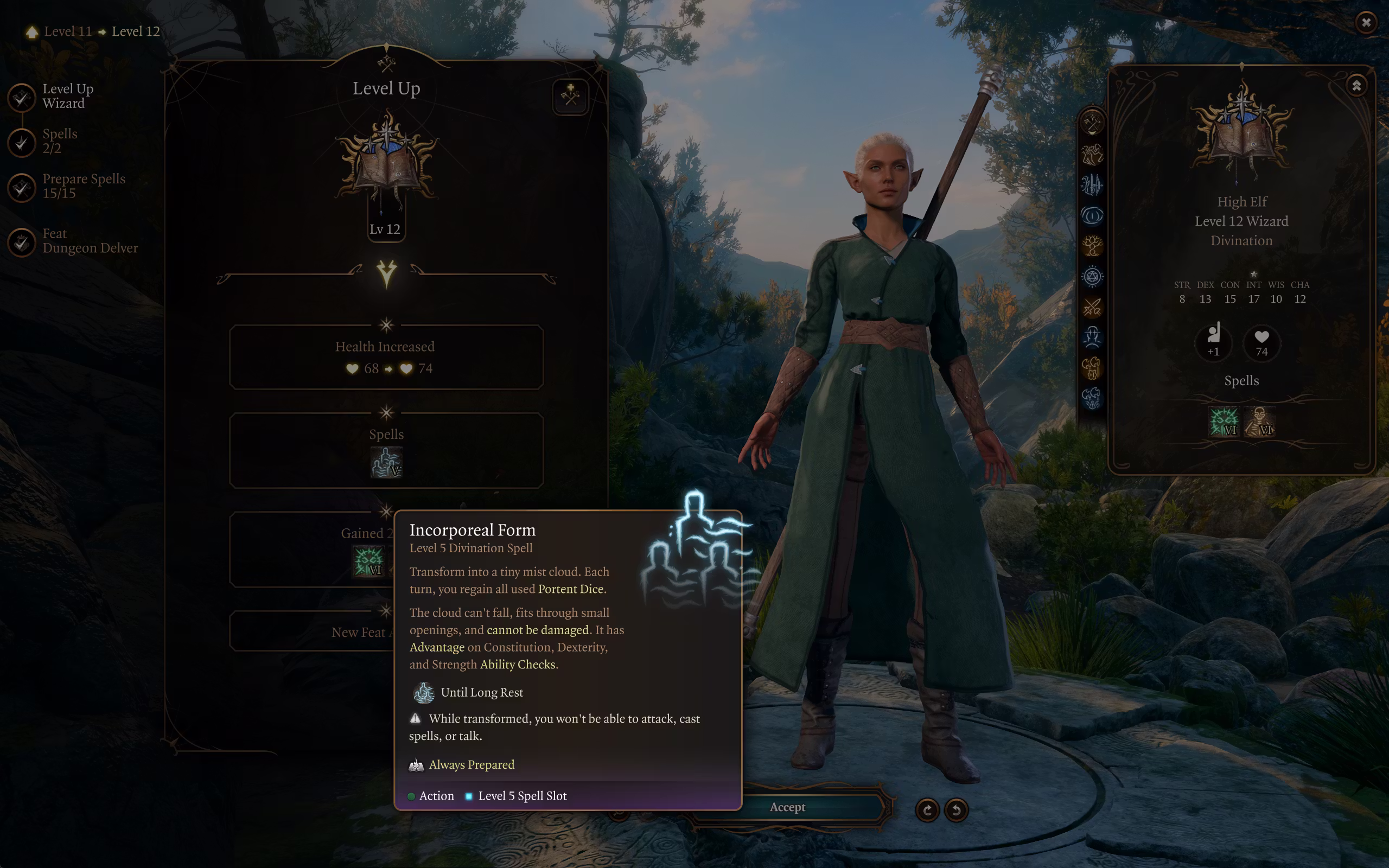Close the level up screen
The height and width of the screenshot is (868, 1389).
click(1366, 22)
